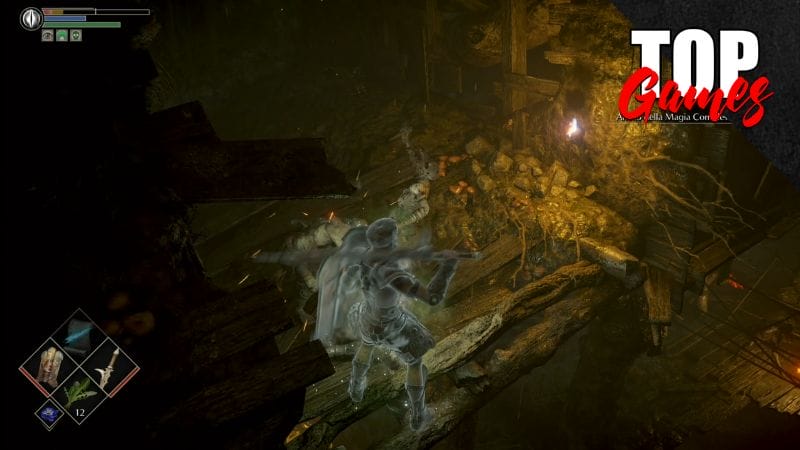This screenshot has width=800, height=450.
Task: Select the small blue flower item slot
Action: pyautogui.click(x=46, y=412)
